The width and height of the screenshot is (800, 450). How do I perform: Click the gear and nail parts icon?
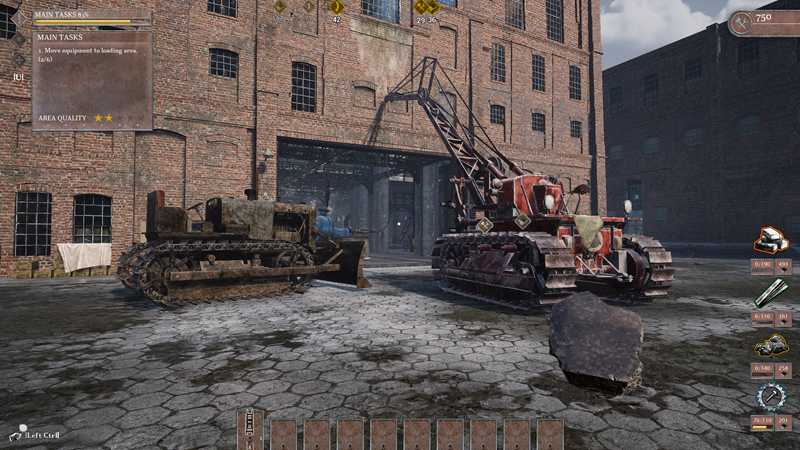coord(771,397)
